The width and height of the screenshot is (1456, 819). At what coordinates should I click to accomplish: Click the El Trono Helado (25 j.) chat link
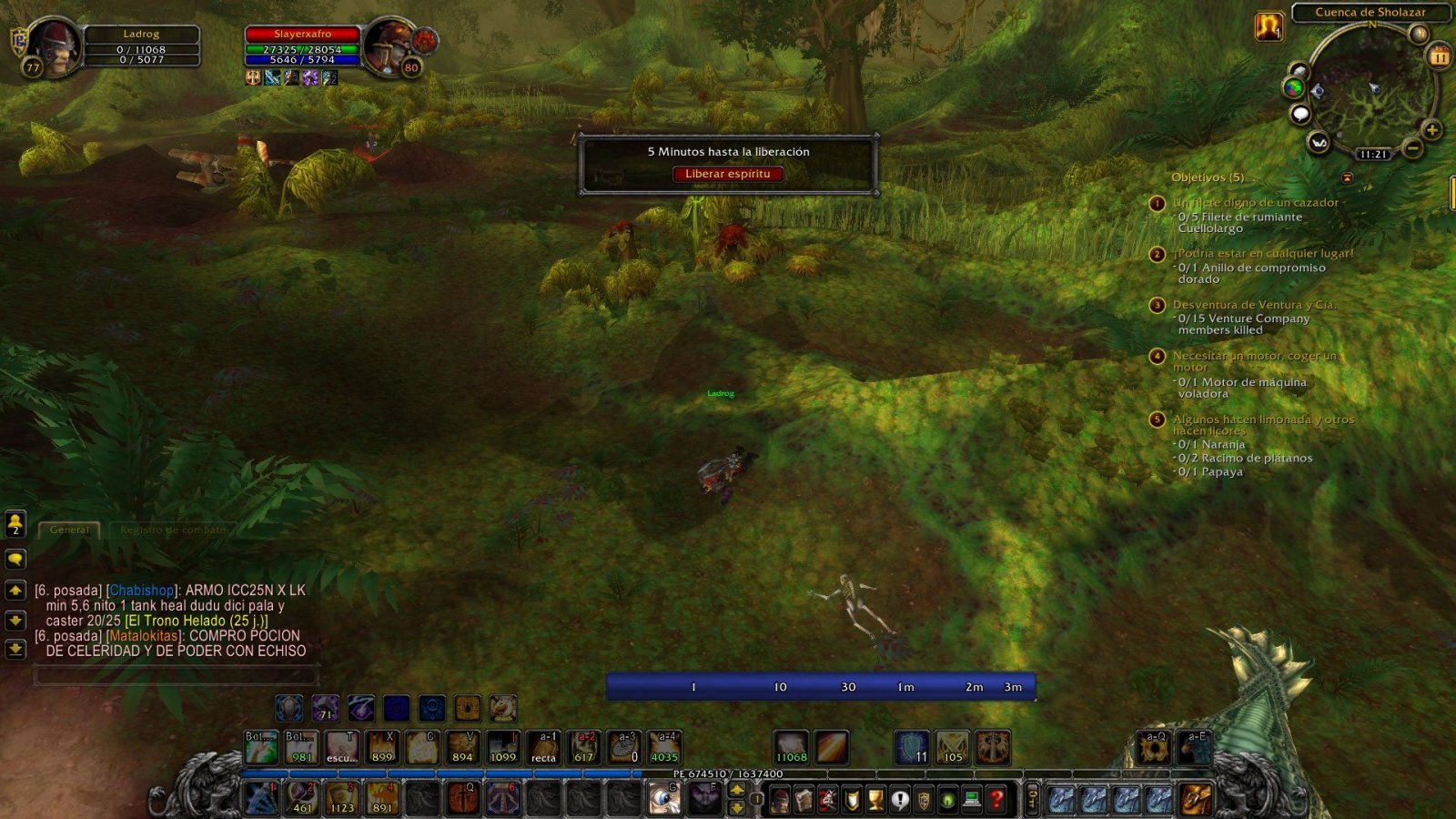tap(197, 621)
